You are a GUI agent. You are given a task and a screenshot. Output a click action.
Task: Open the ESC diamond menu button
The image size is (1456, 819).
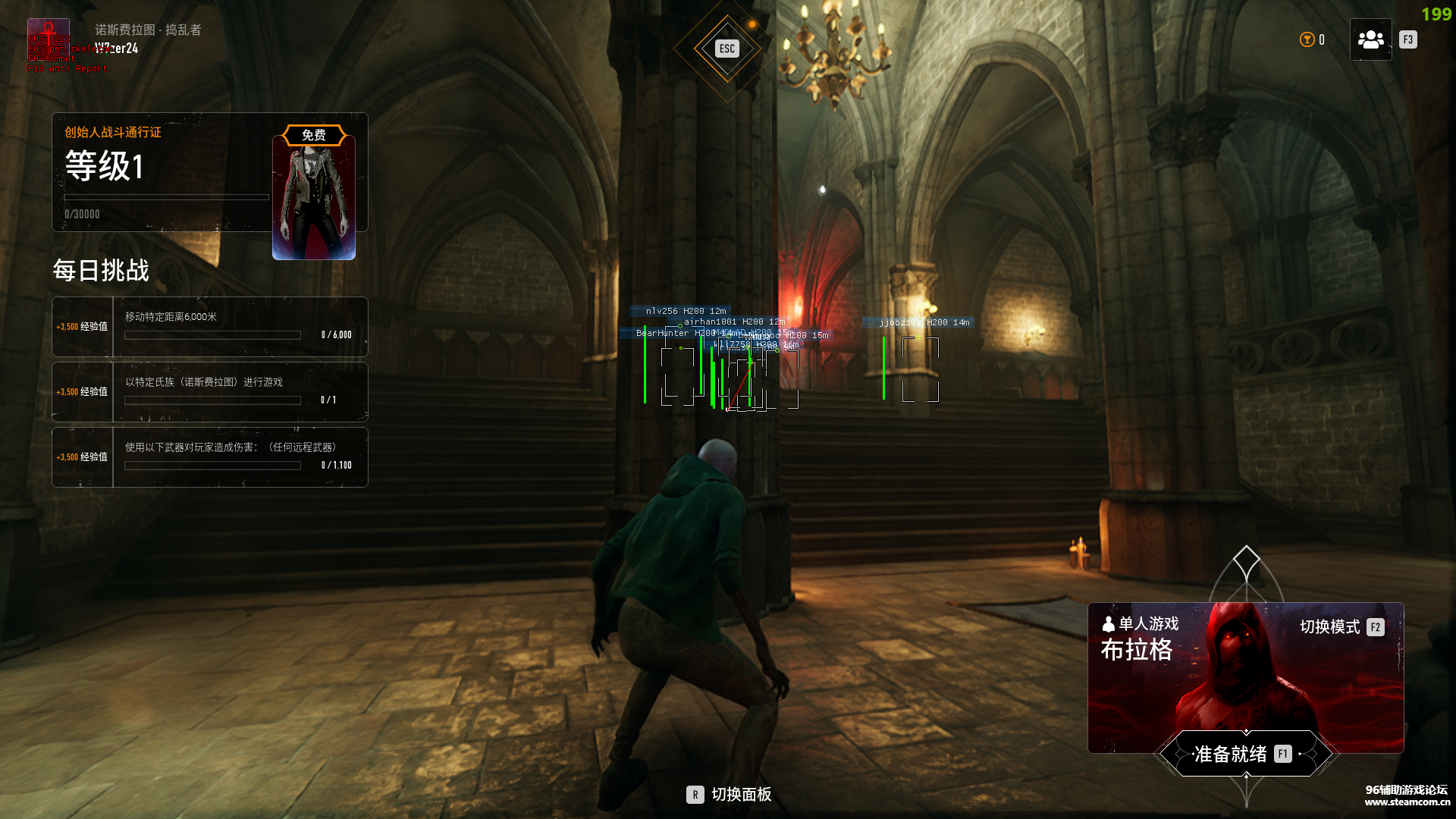(x=726, y=49)
